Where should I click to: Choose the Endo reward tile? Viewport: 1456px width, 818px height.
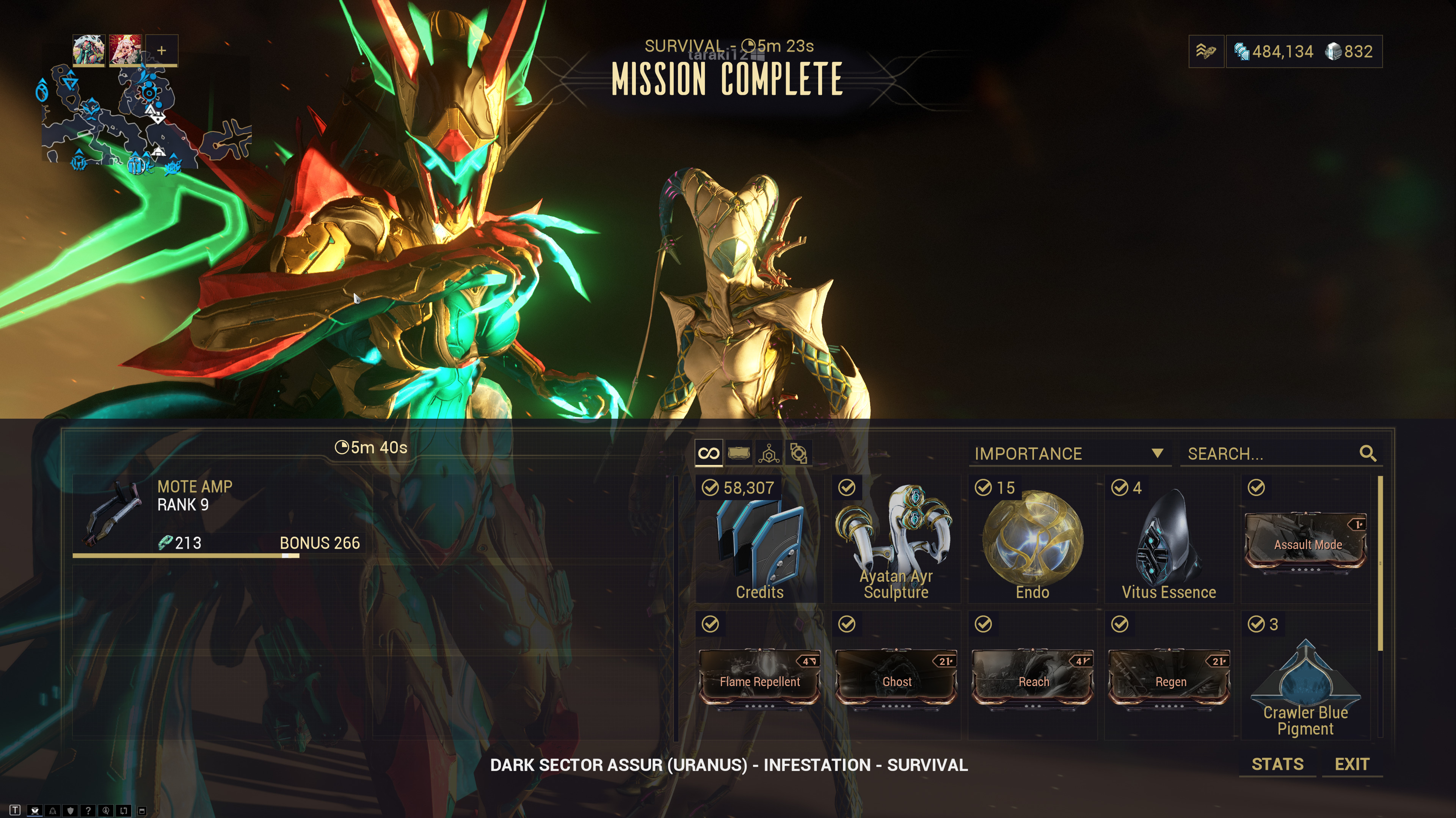[x=1032, y=540]
